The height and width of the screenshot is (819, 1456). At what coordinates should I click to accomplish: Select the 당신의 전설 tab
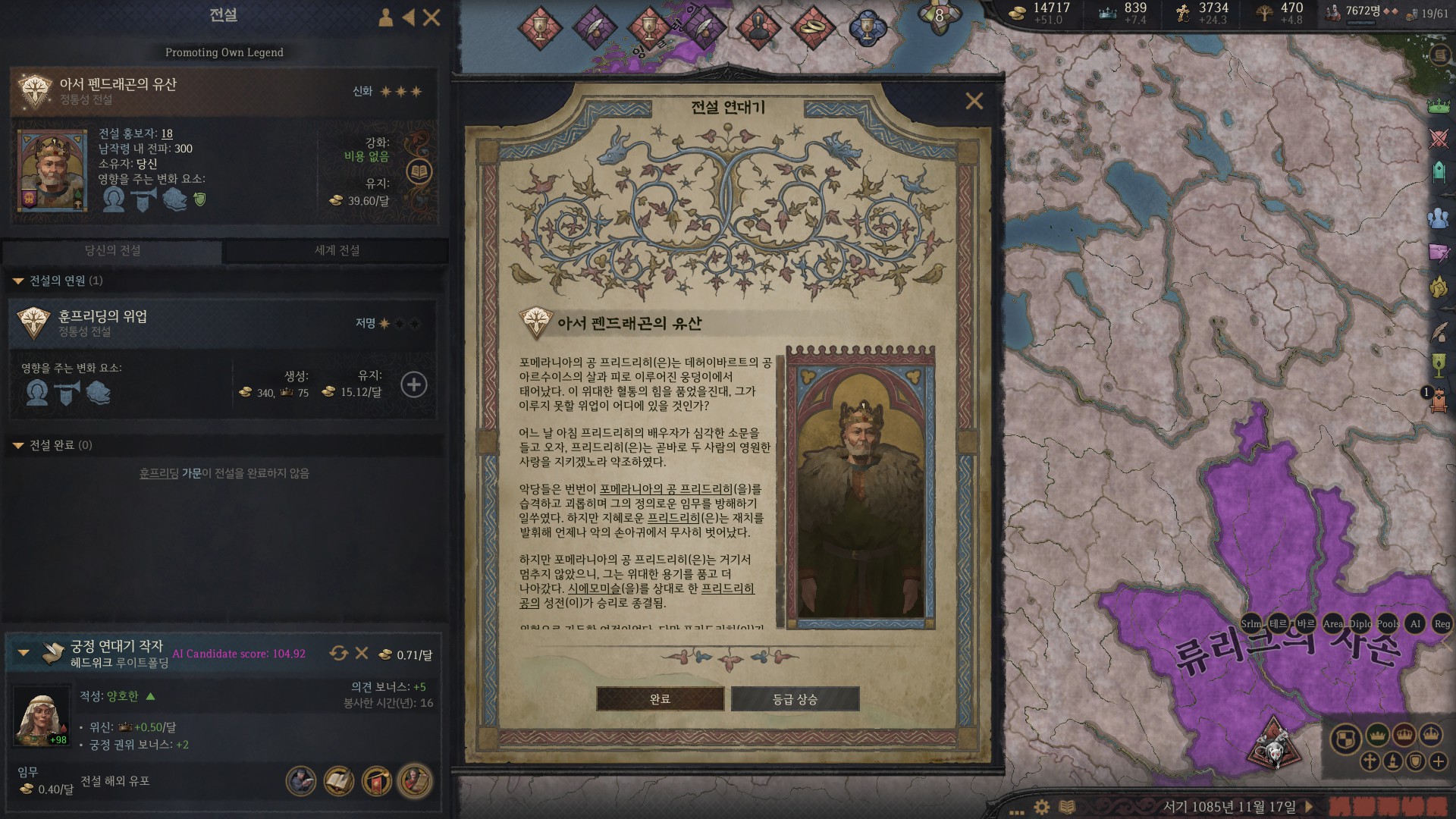click(x=112, y=250)
